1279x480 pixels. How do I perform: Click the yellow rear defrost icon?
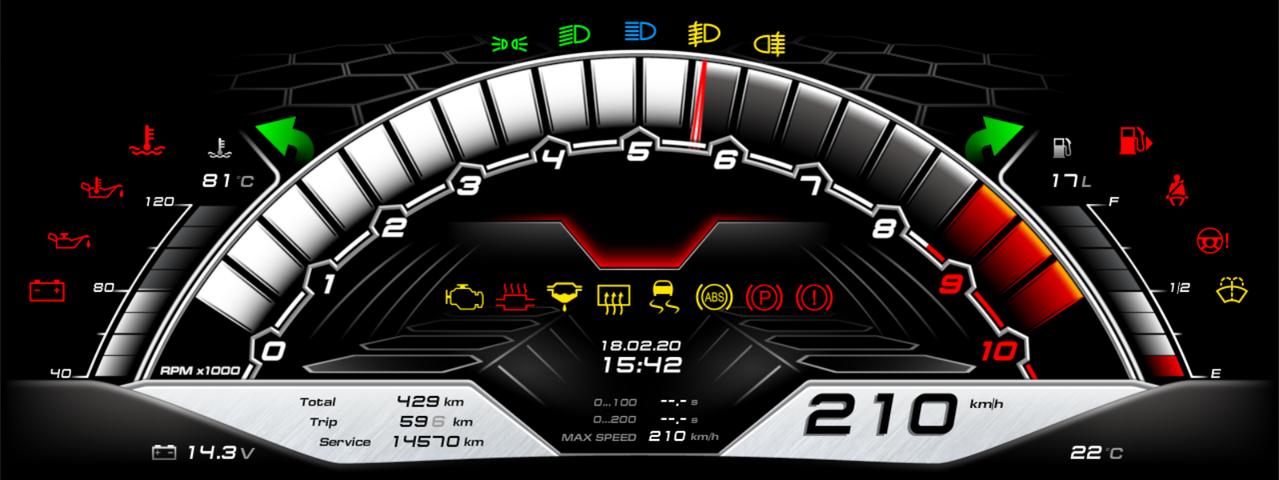(613, 296)
